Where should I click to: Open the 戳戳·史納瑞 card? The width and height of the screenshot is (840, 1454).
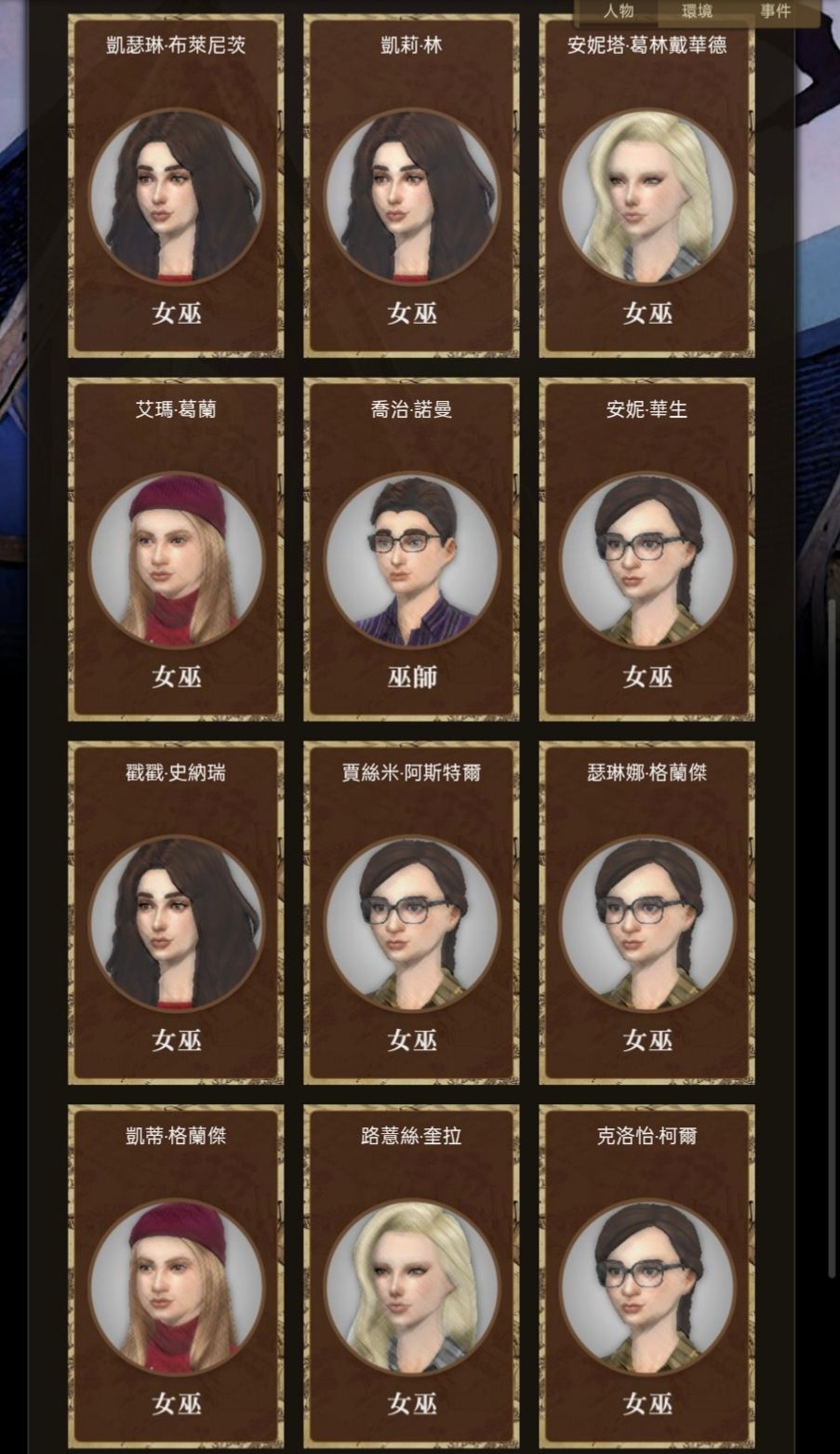pos(176,913)
